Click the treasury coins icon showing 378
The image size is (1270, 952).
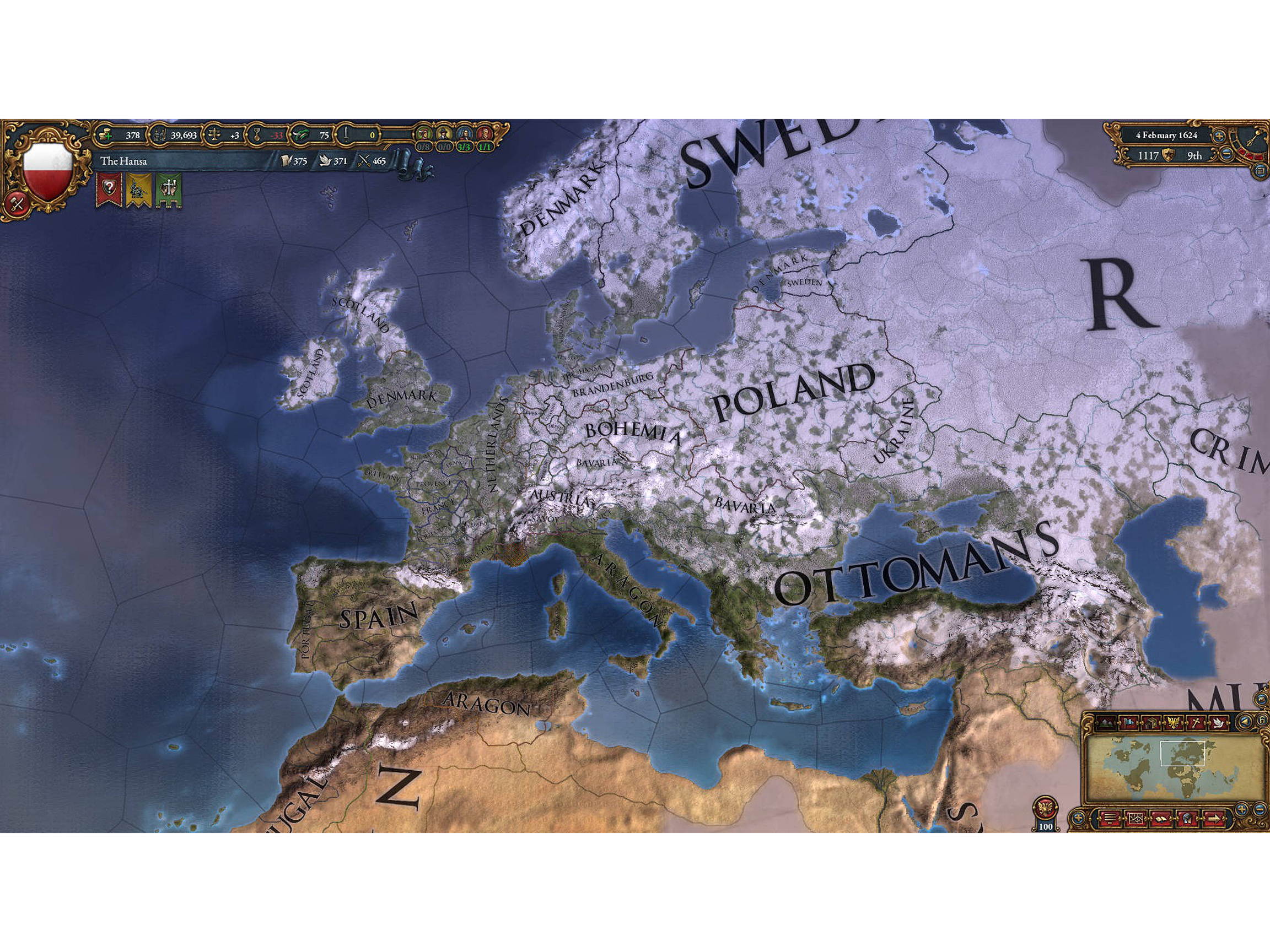[106, 136]
